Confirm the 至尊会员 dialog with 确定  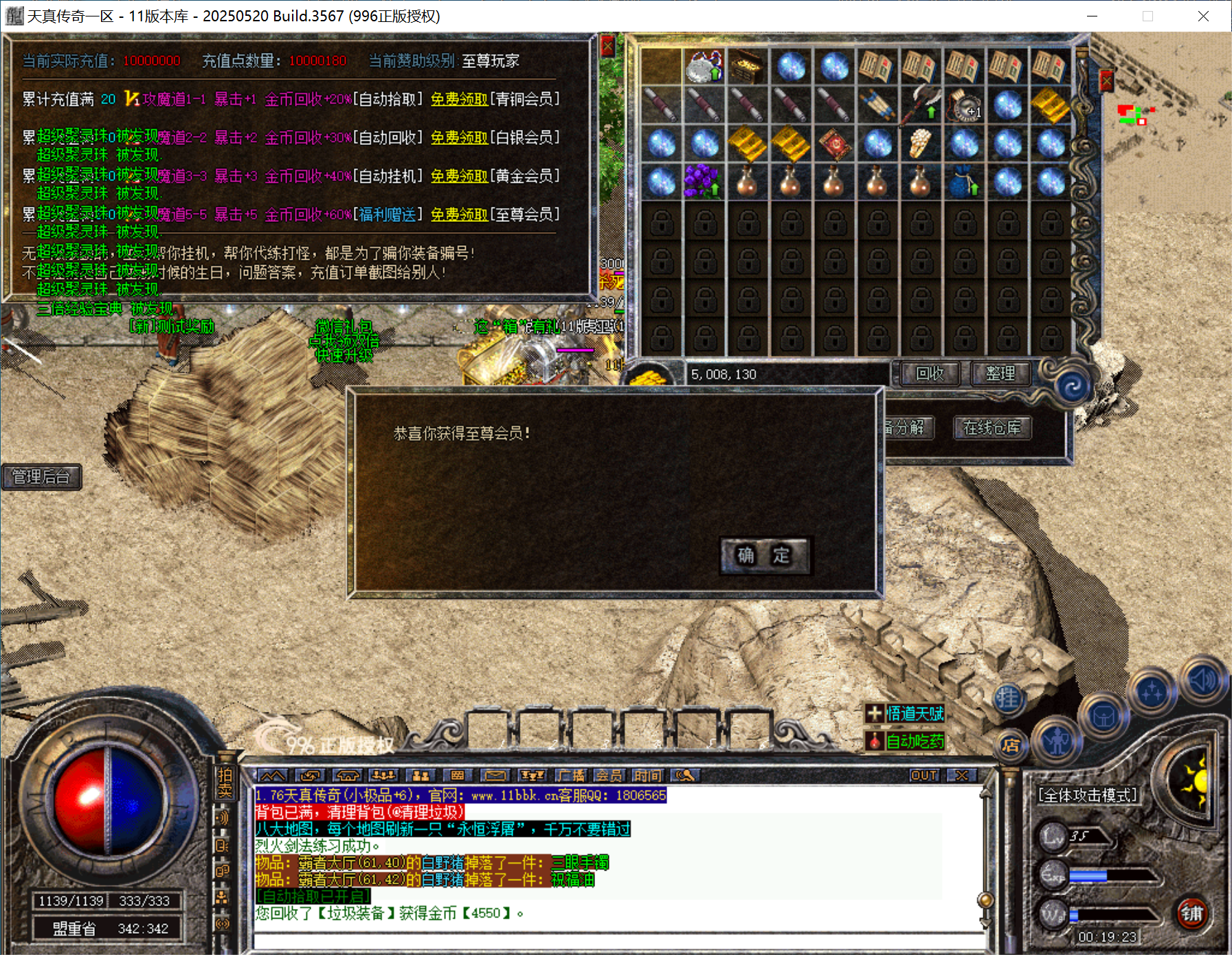point(764,555)
